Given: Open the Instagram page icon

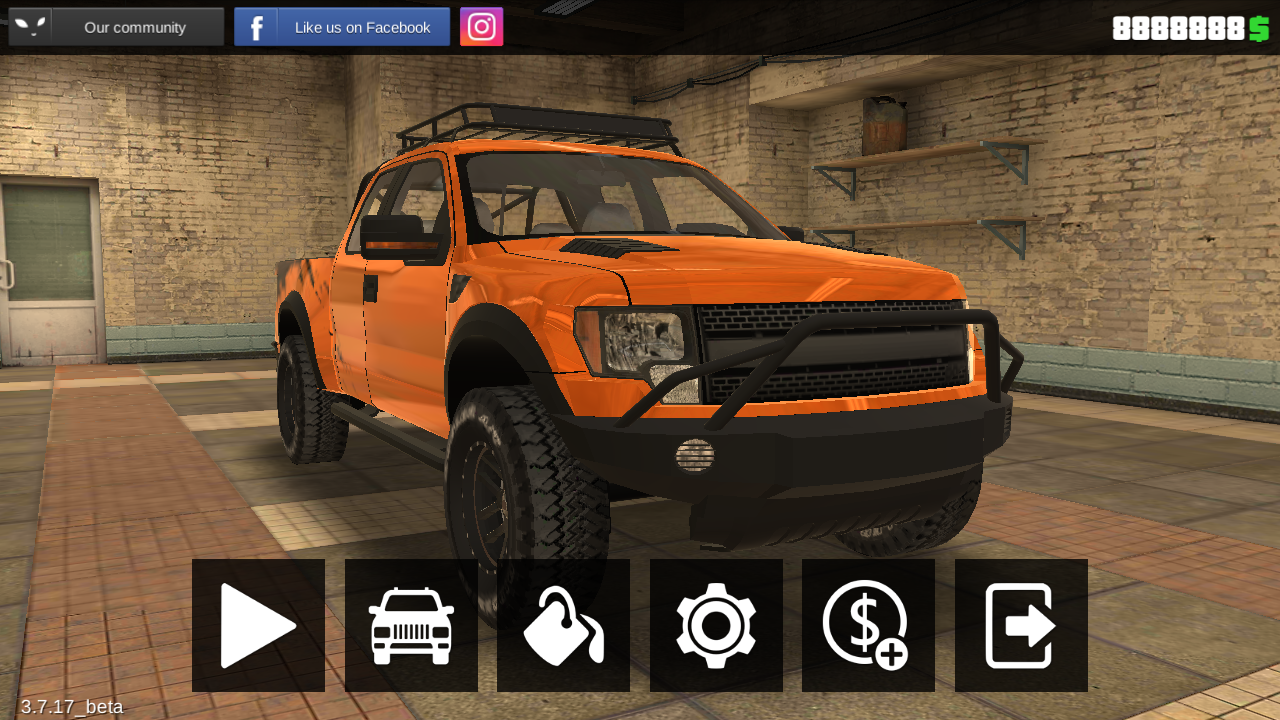Looking at the screenshot, I should click(x=482, y=27).
